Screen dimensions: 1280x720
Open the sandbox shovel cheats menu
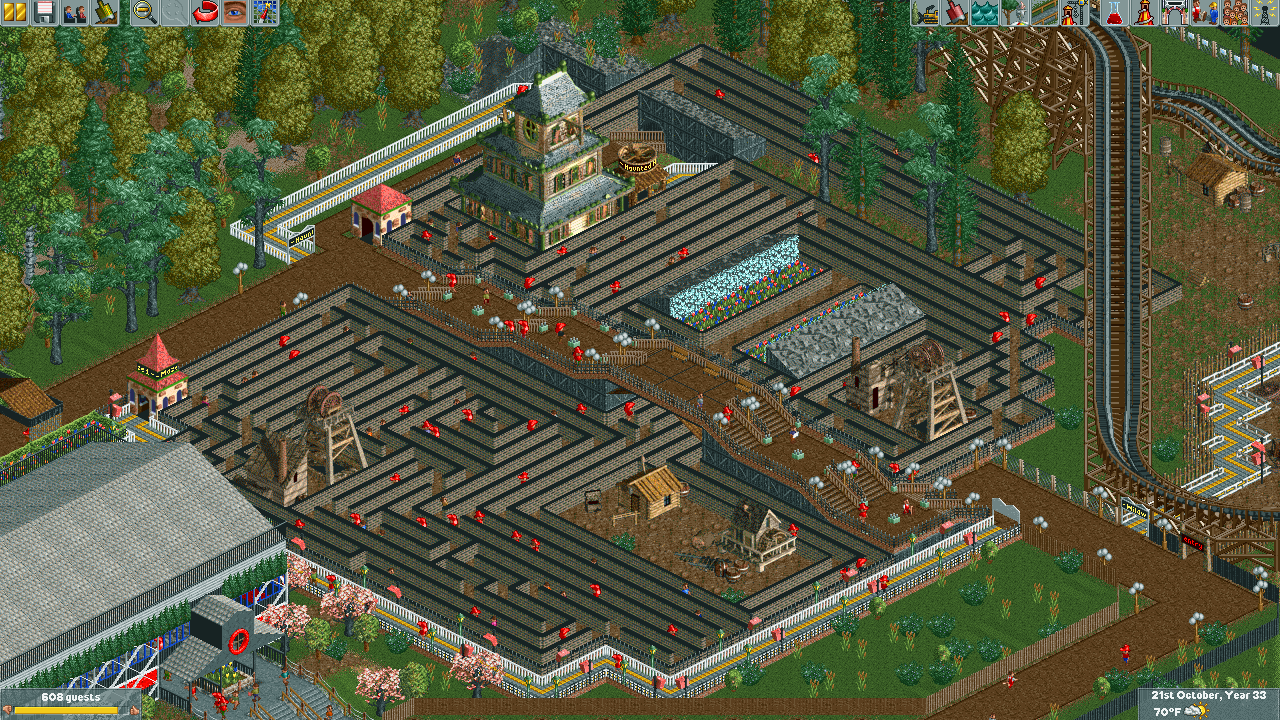(104, 12)
